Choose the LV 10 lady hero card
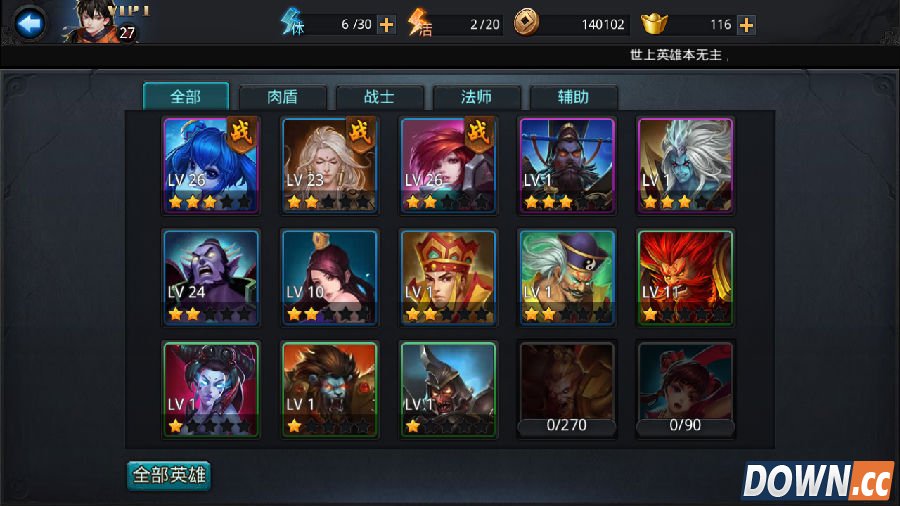The height and width of the screenshot is (506, 900). pos(329,277)
